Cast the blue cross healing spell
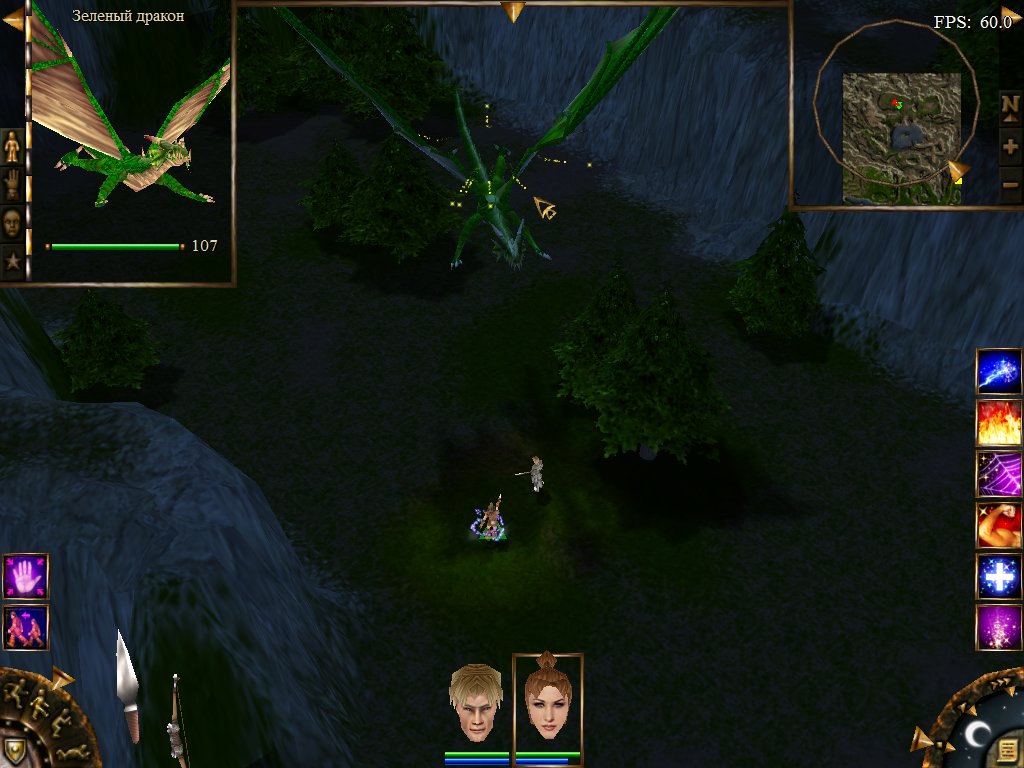 [x=998, y=576]
